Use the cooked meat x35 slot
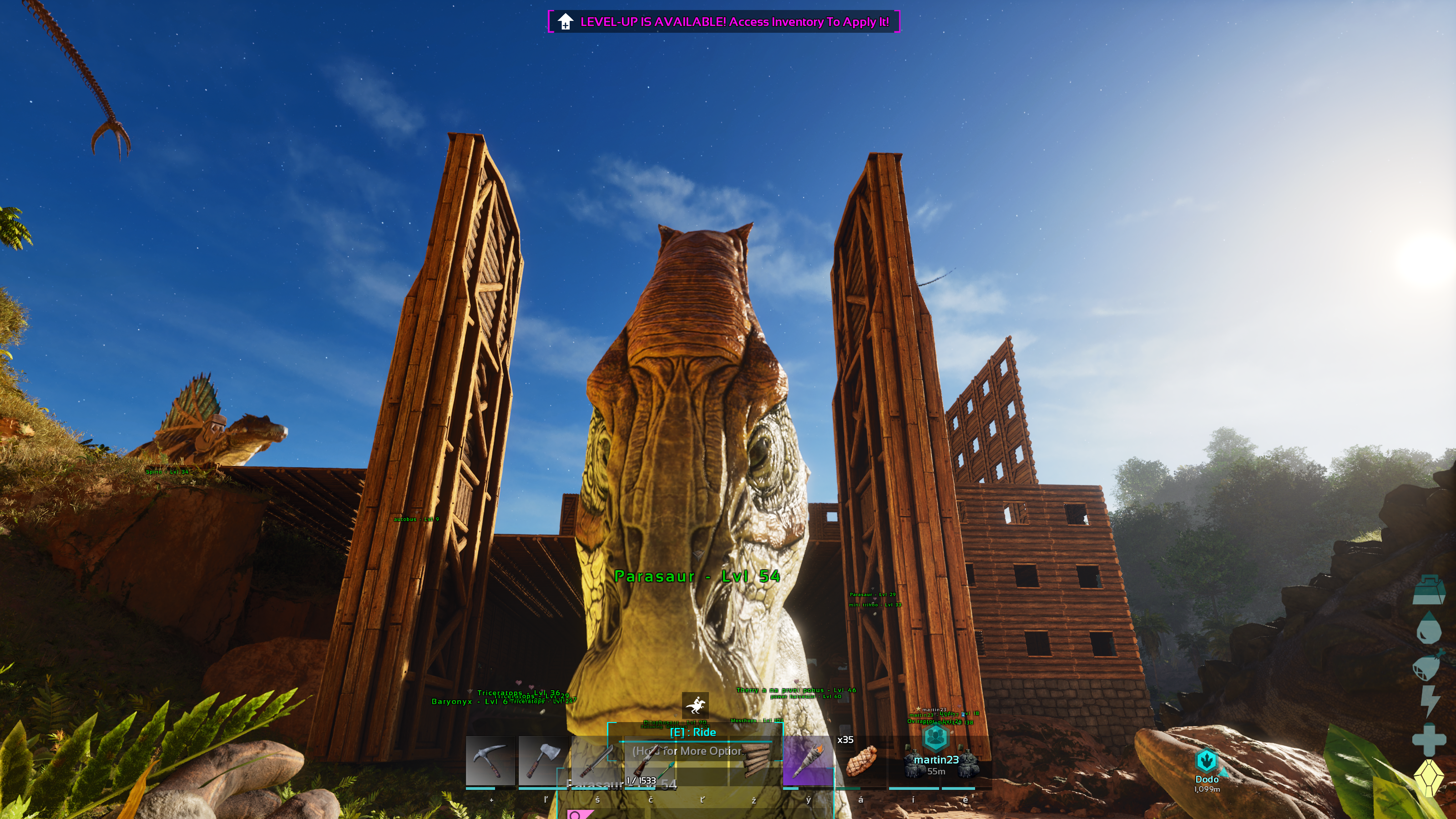 click(x=860, y=761)
